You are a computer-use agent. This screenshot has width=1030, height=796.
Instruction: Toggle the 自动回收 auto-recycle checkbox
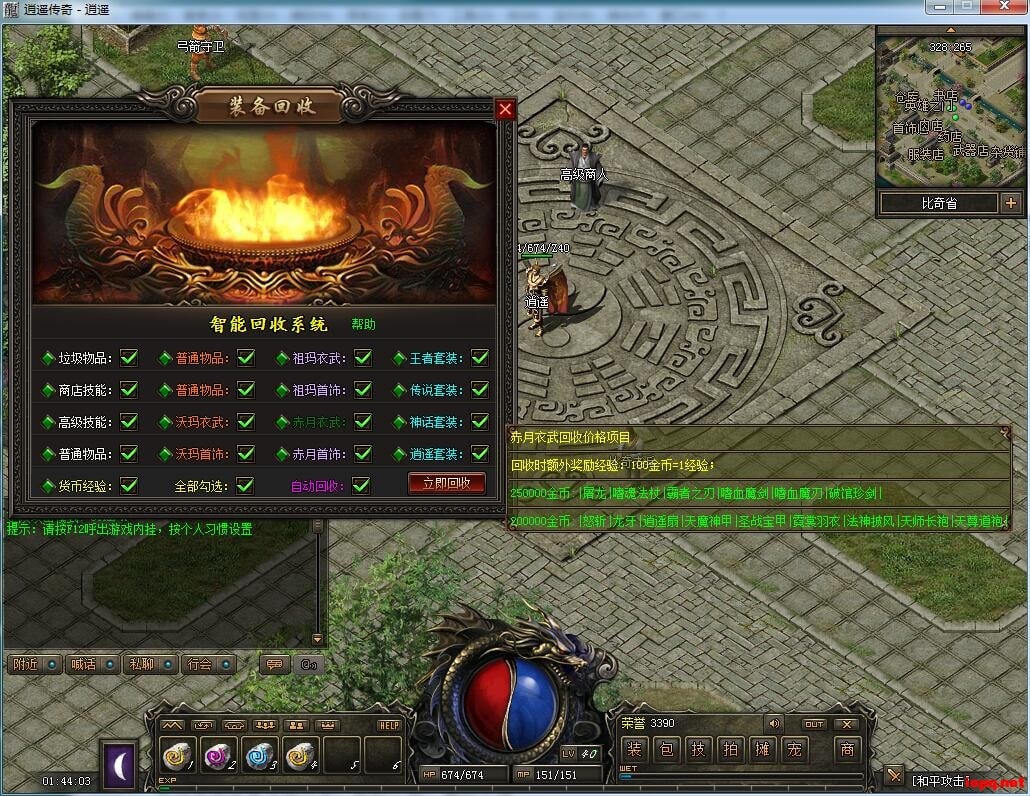(x=361, y=486)
